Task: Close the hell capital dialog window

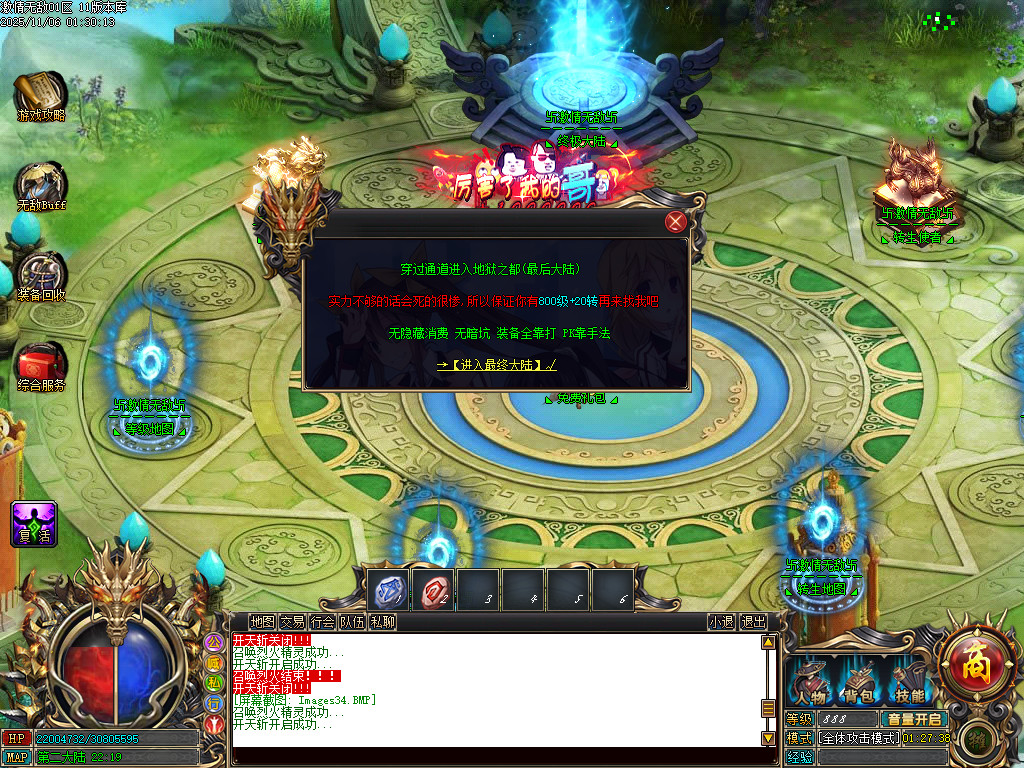Action: click(676, 222)
